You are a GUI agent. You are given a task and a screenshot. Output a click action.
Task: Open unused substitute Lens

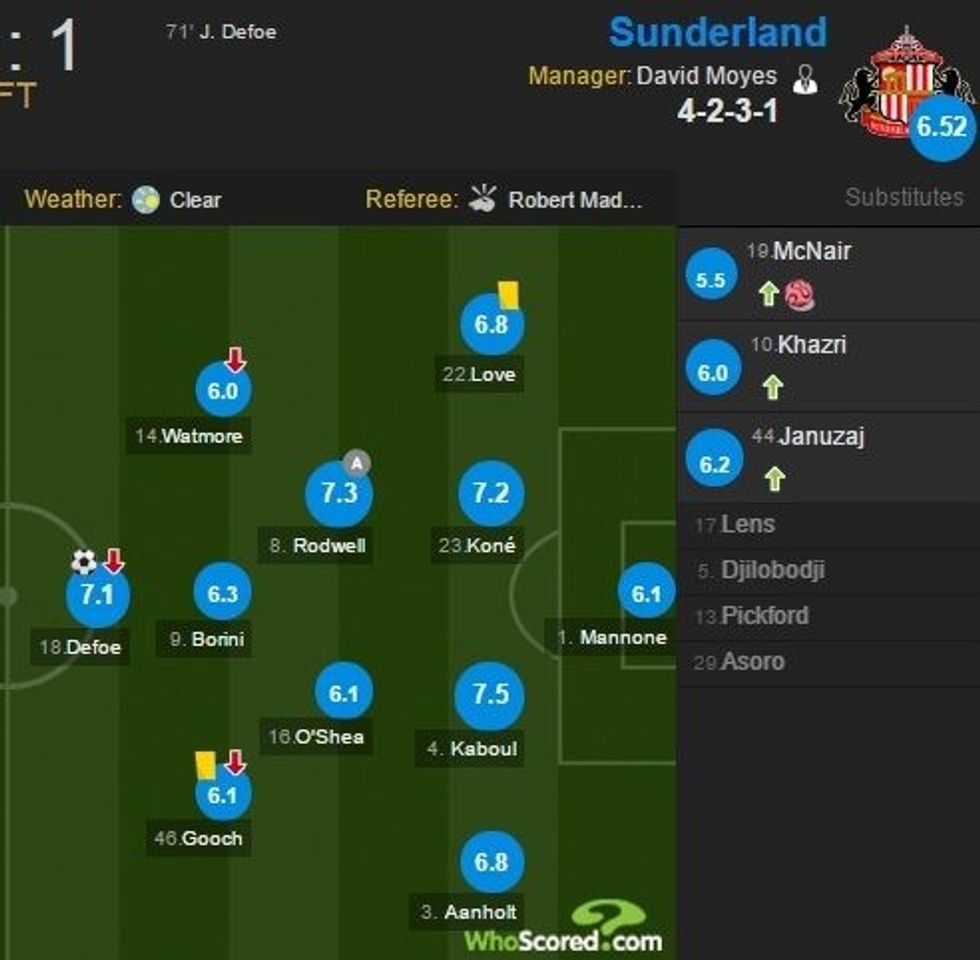747,524
